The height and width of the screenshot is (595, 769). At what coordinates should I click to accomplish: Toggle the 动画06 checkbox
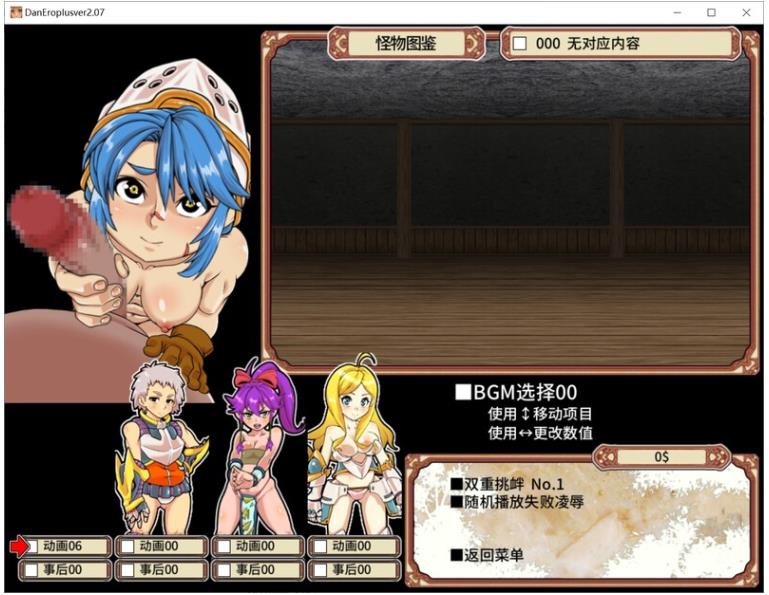(33, 546)
